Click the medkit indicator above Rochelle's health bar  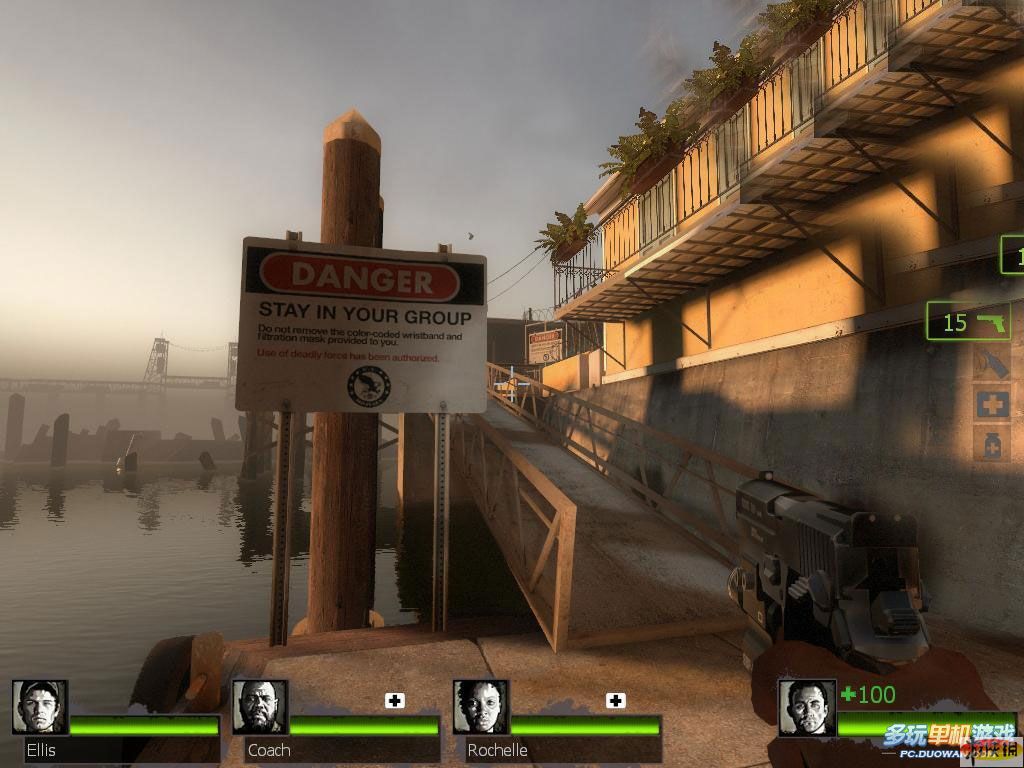pos(615,700)
